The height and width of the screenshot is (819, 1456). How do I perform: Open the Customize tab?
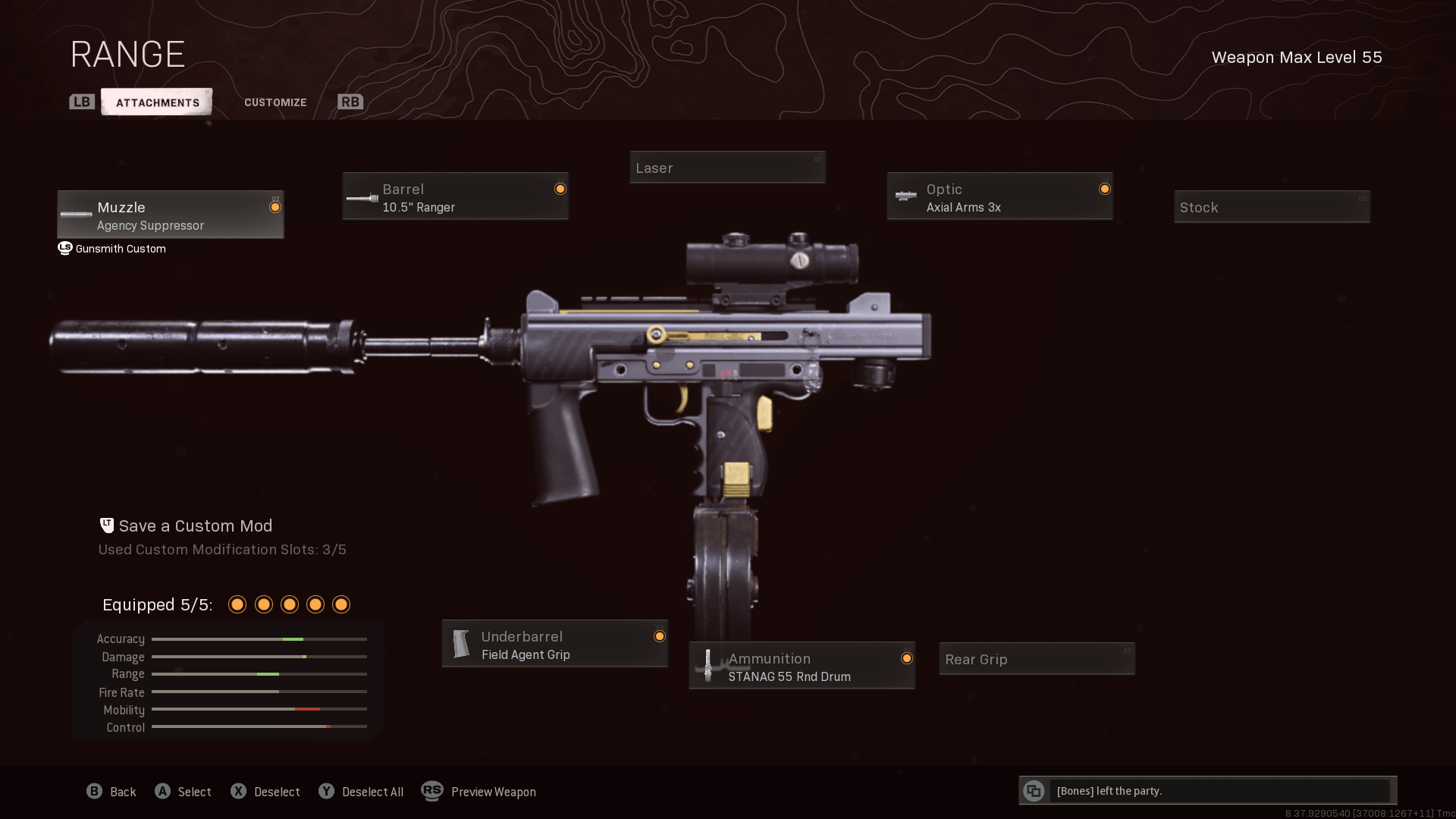(275, 102)
